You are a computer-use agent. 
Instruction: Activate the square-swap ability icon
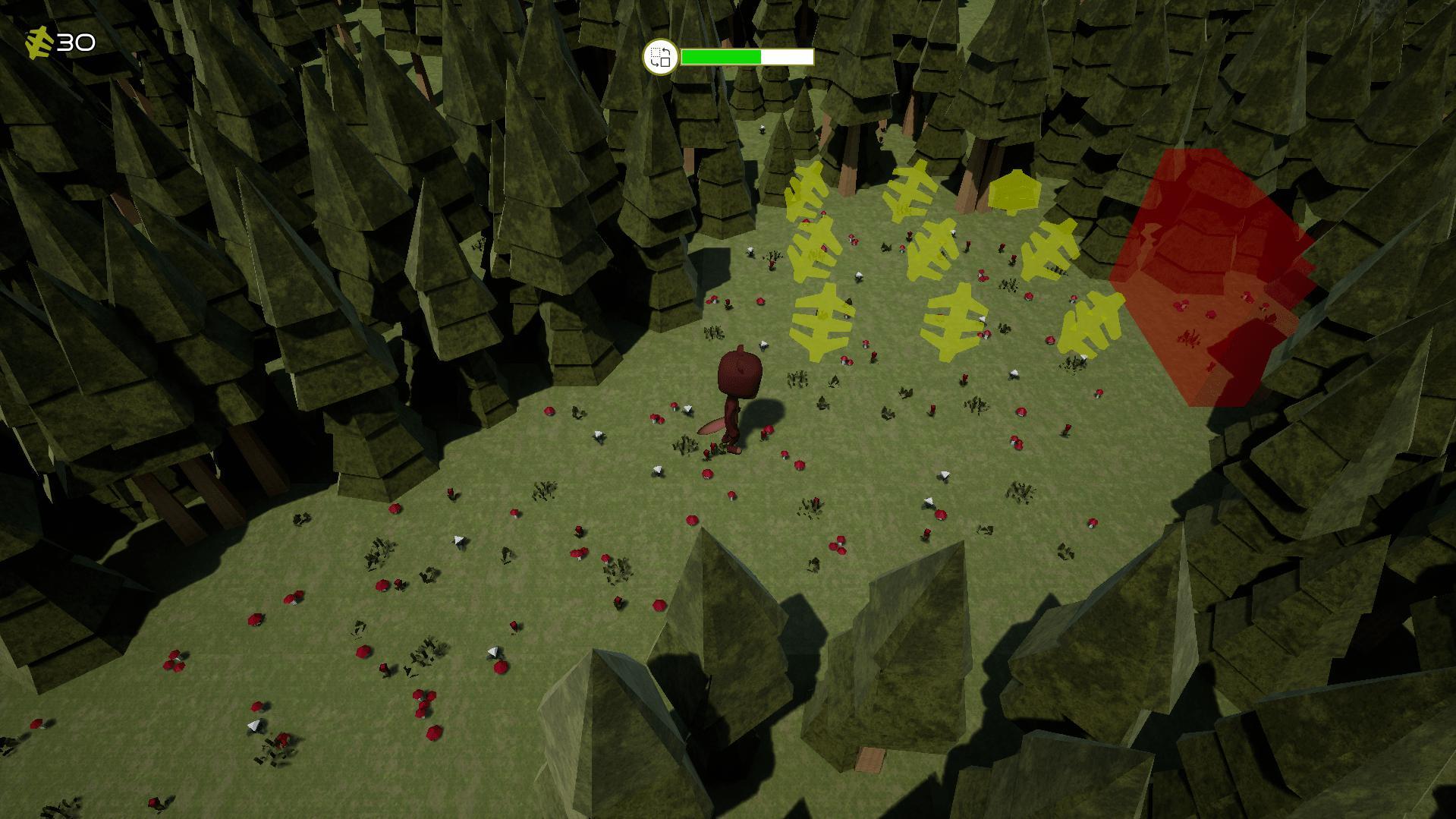pyautogui.click(x=660, y=57)
